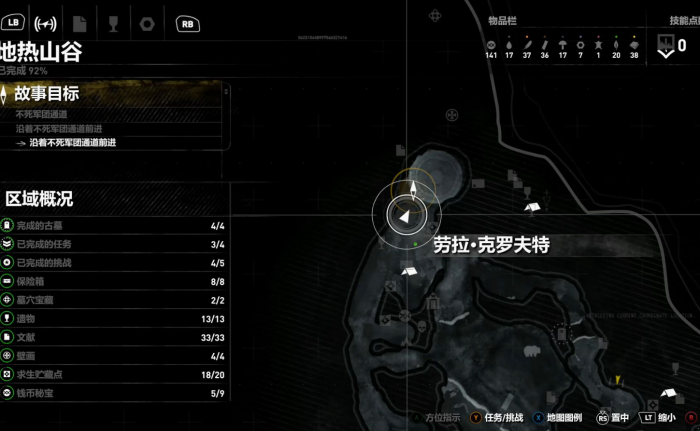This screenshot has height=431, width=700.
Task: Click the yellow objective marker on map
Action: [x=620, y=380]
